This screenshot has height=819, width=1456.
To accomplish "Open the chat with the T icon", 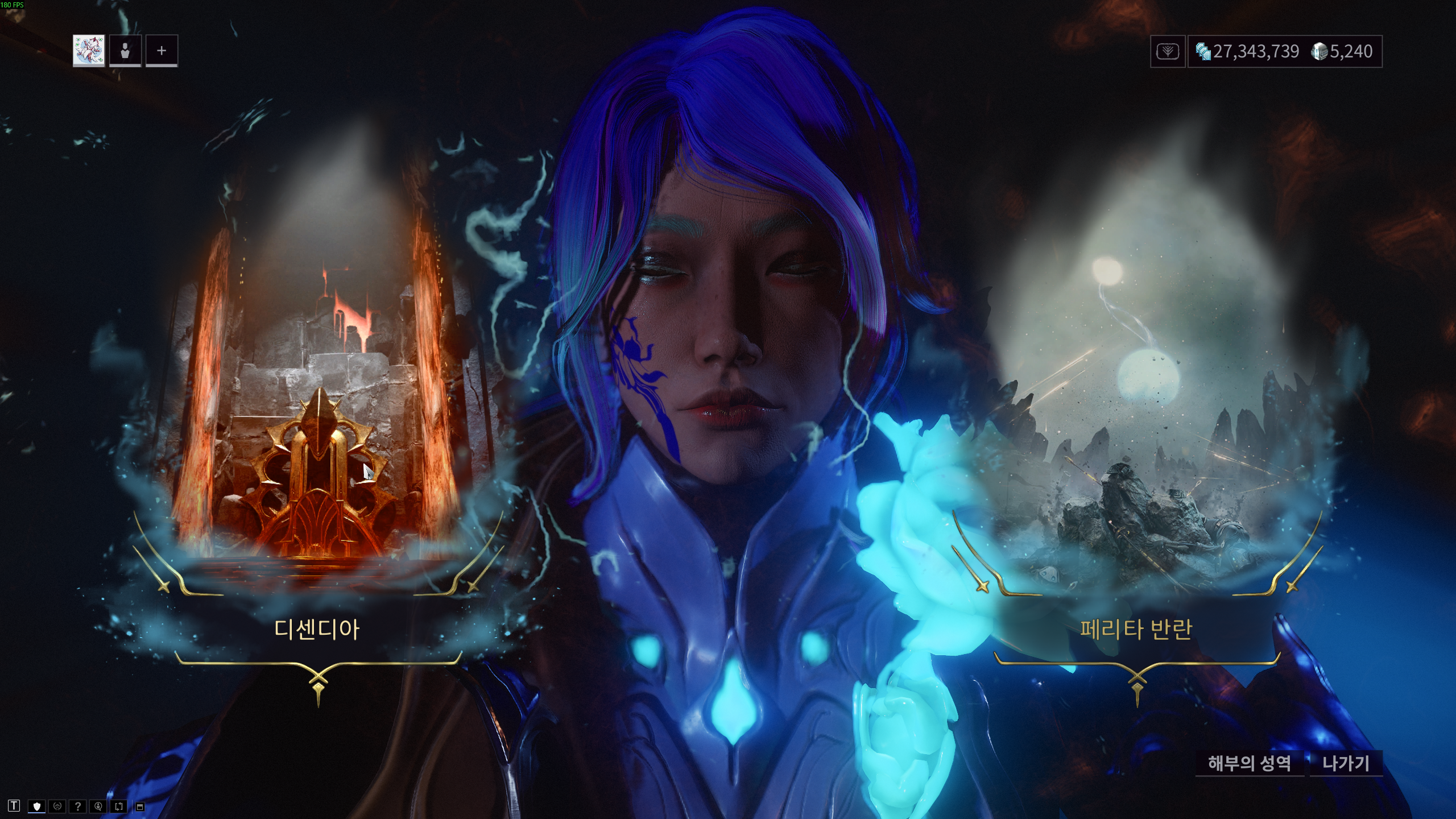I will [14, 806].
